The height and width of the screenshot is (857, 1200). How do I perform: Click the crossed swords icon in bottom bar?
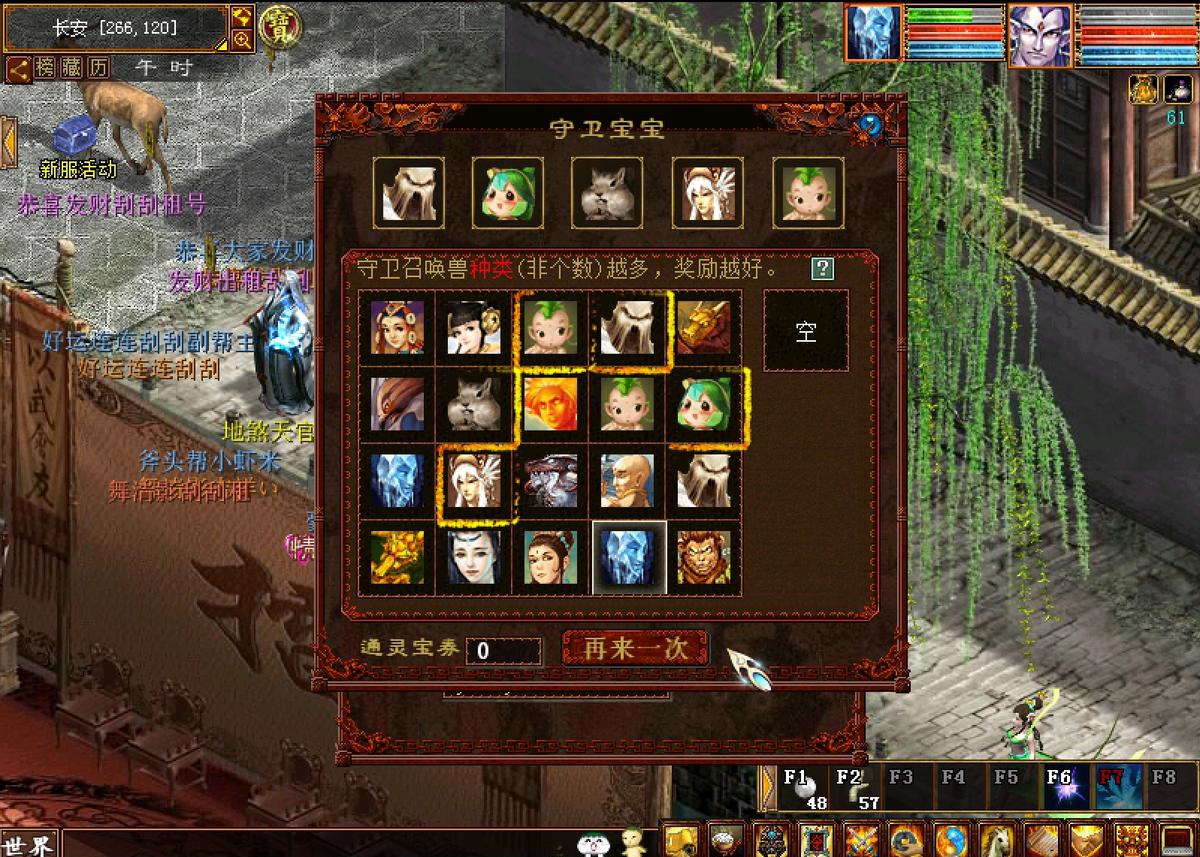click(861, 840)
